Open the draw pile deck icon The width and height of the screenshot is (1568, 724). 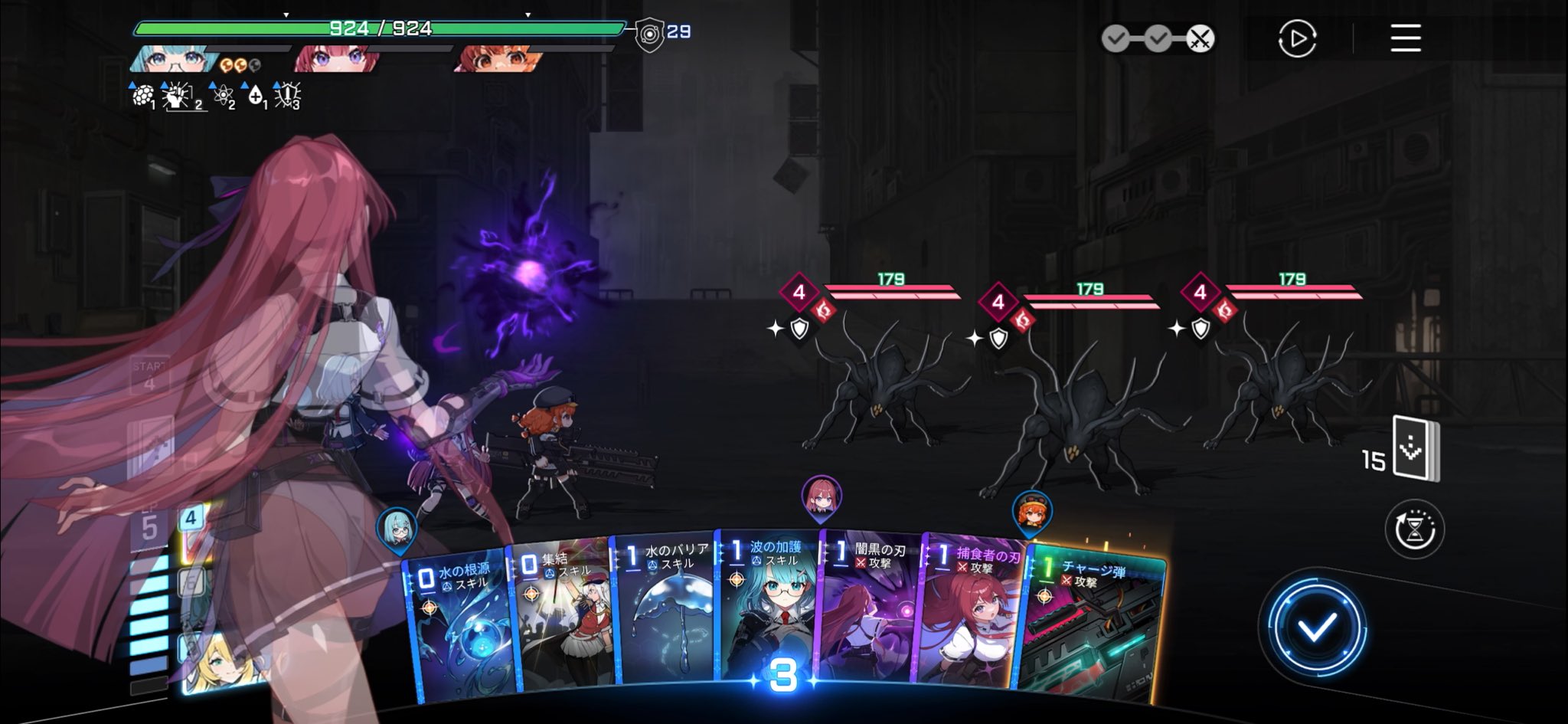tap(1415, 449)
